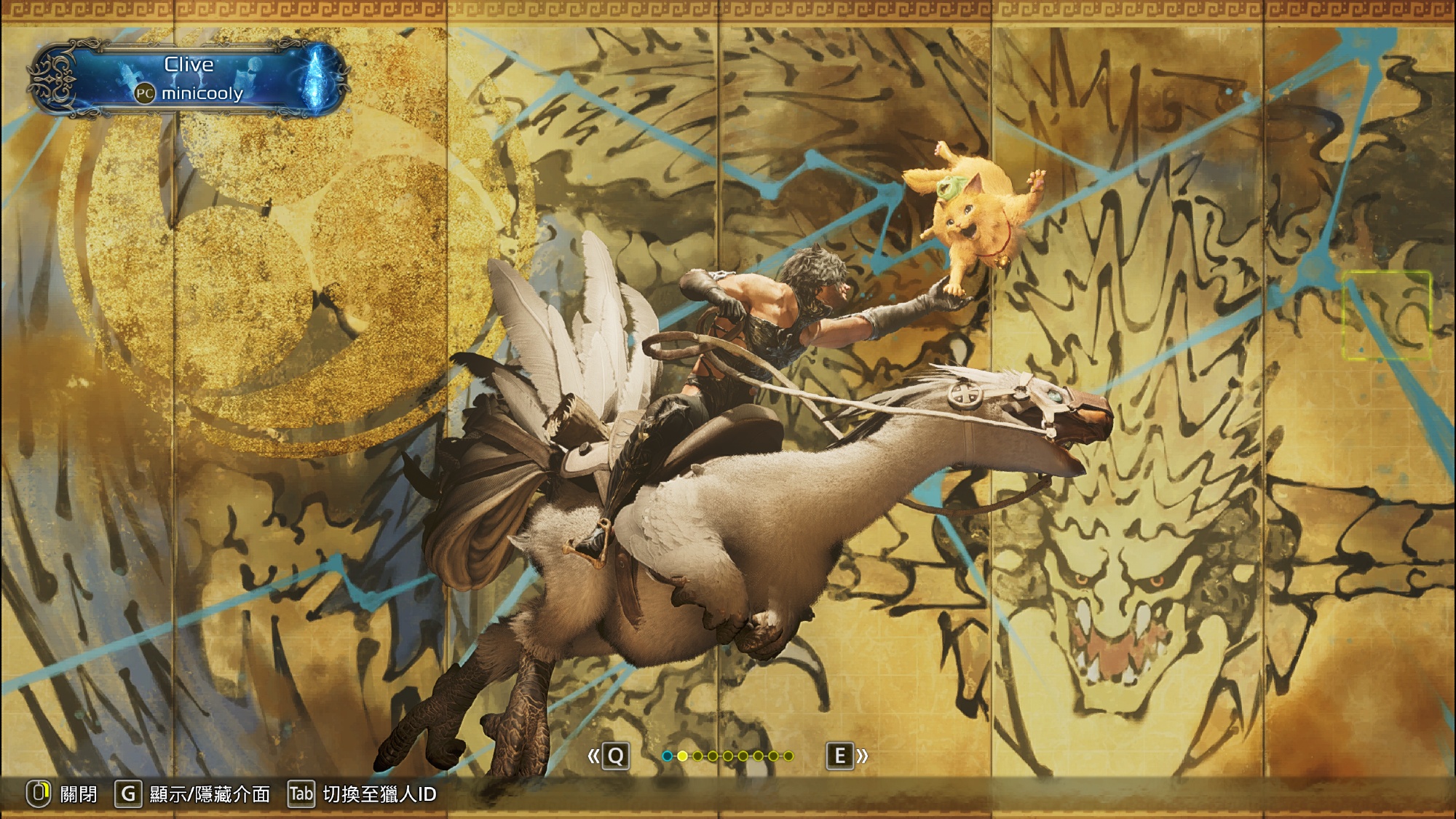Image resolution: width=1456 pixels, height=819 pixels.
Task: Open Clive's hunter nameplate
Action: pyautogui.click(x=189, y=79)
